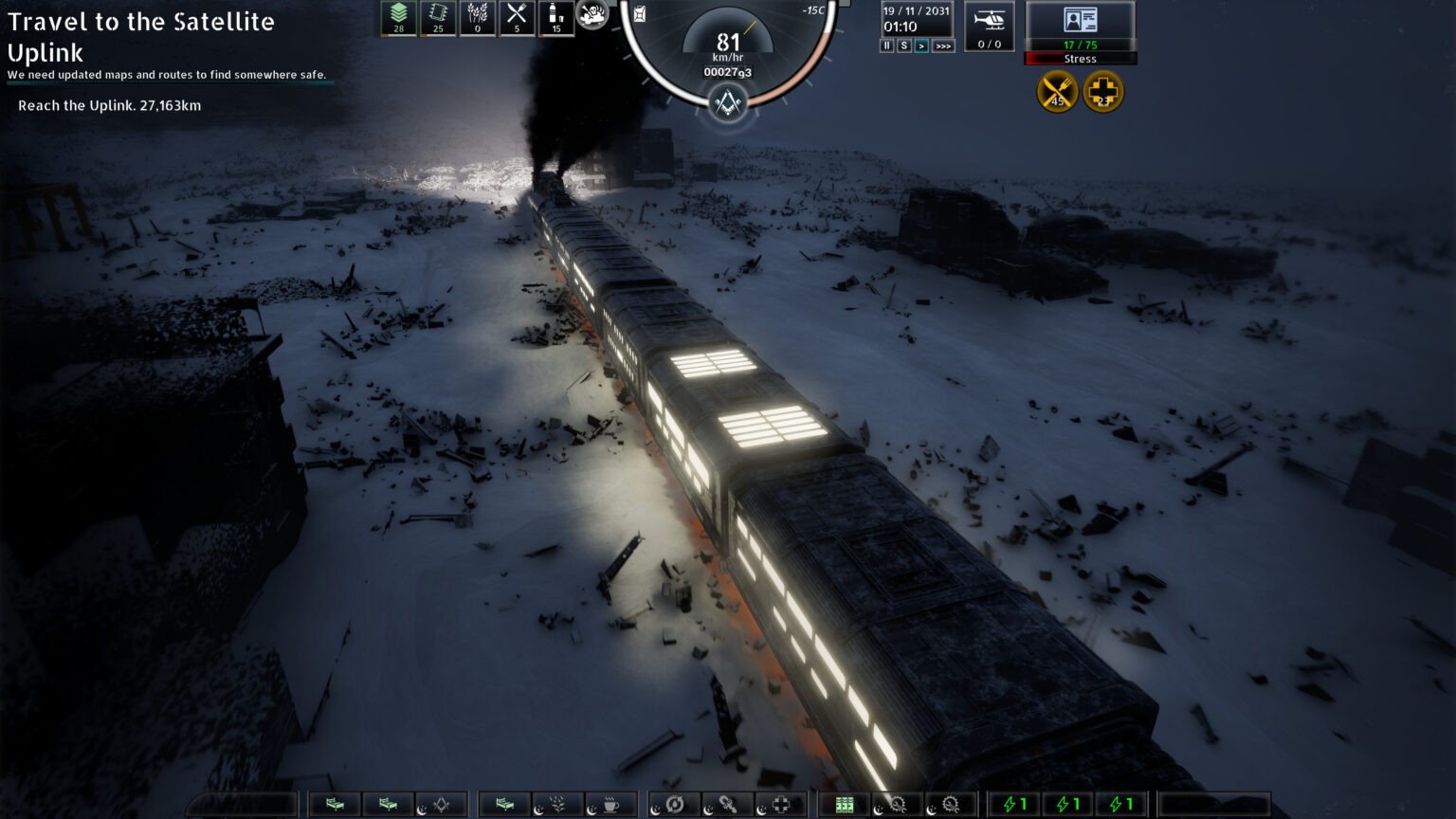Enable slow speed with the S button
Viewport: 1456px width, 819px height.
click(x=903, y=45)
